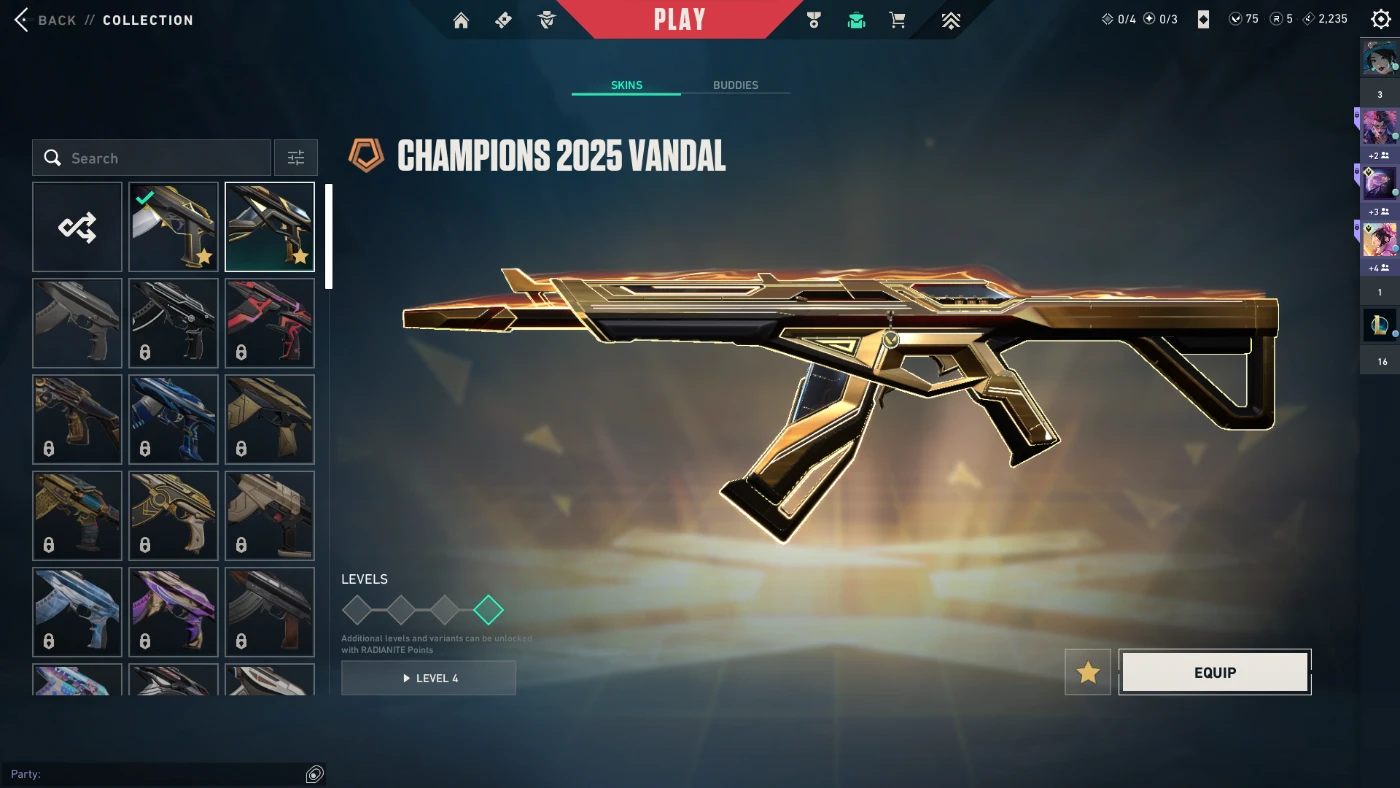Select the highlighted fourth level diamond
1400x788 pixels.
(x=488, y=609)
